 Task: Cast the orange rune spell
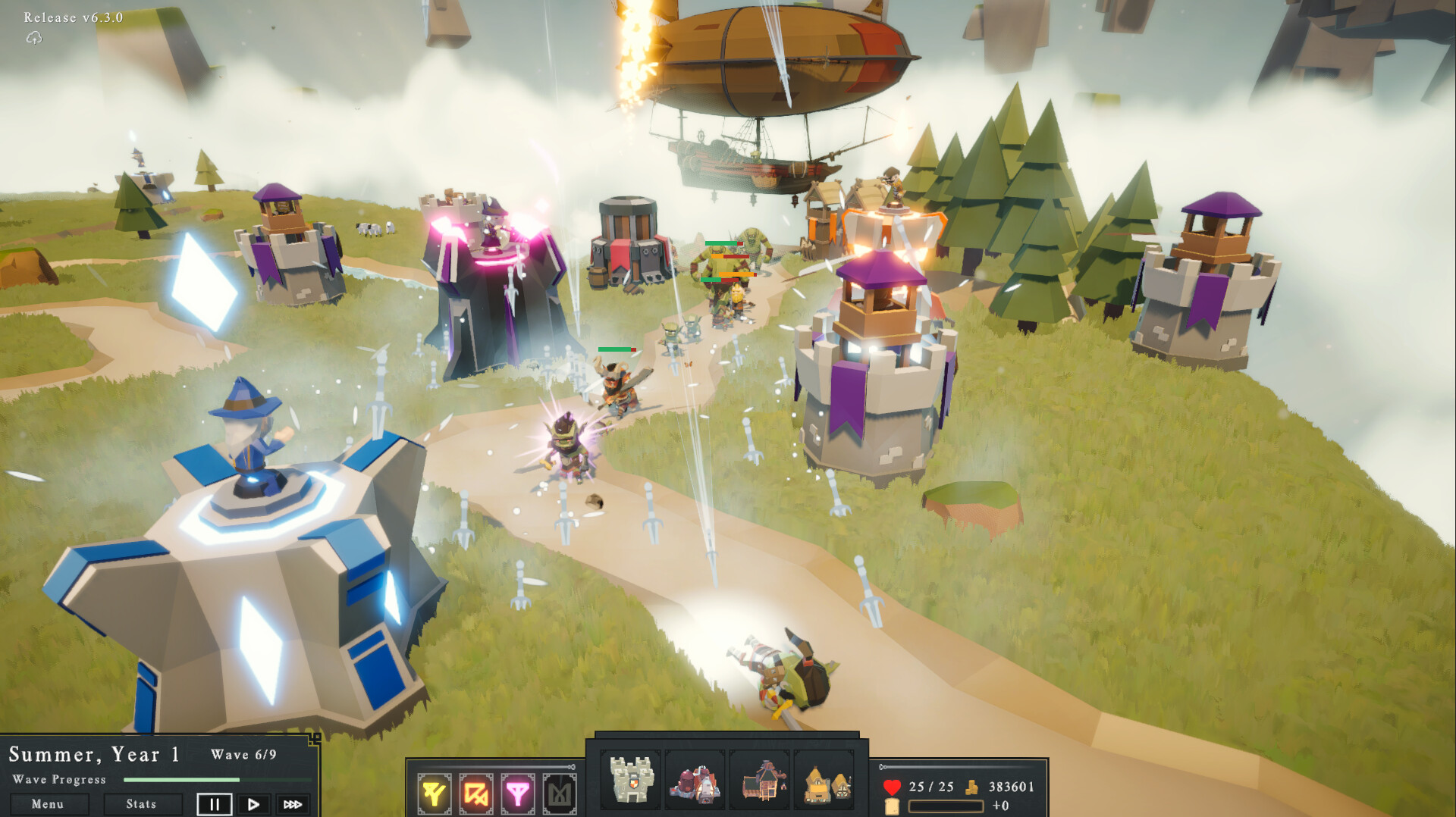point(476,794)
